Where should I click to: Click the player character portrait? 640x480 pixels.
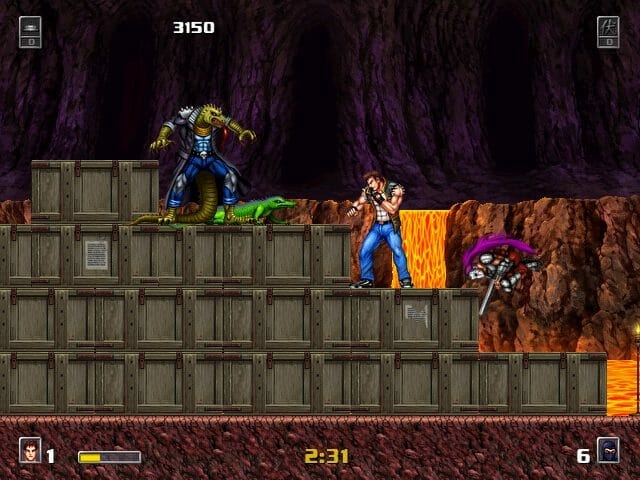coord(30,452)
